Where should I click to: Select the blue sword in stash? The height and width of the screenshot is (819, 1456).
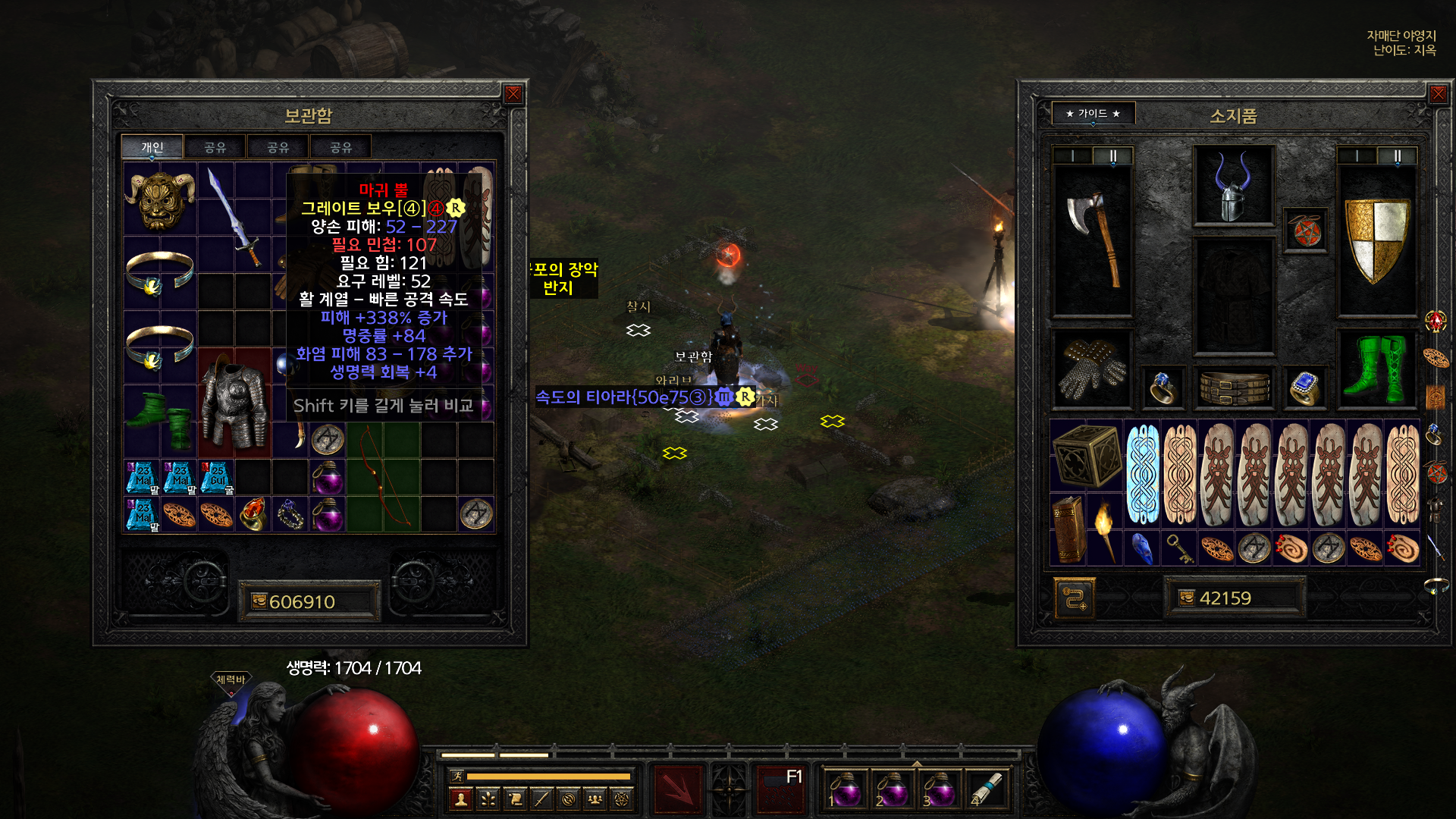pos(234,216)
